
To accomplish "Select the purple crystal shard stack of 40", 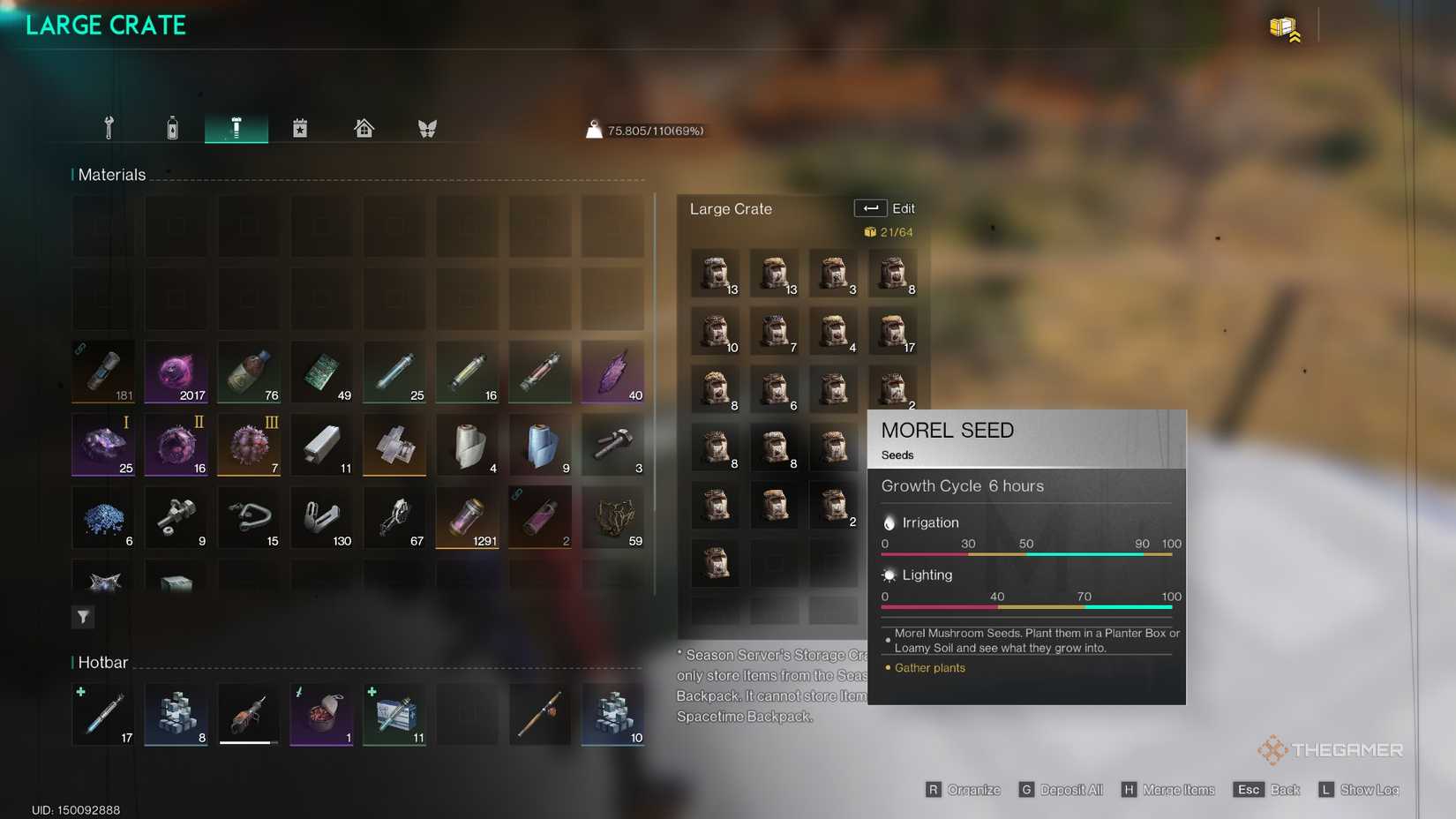I will coord(612,372).
